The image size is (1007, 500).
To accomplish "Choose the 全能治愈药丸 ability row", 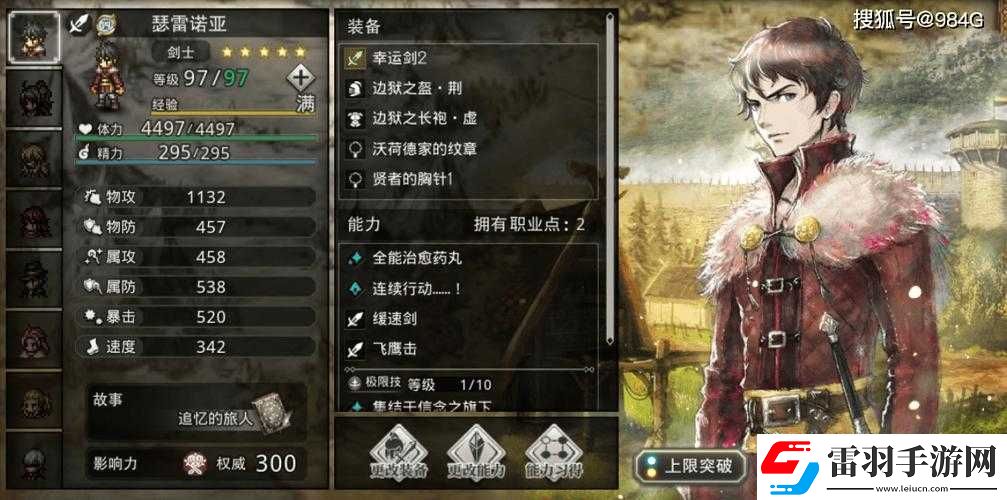I will [x=470, y=258].
